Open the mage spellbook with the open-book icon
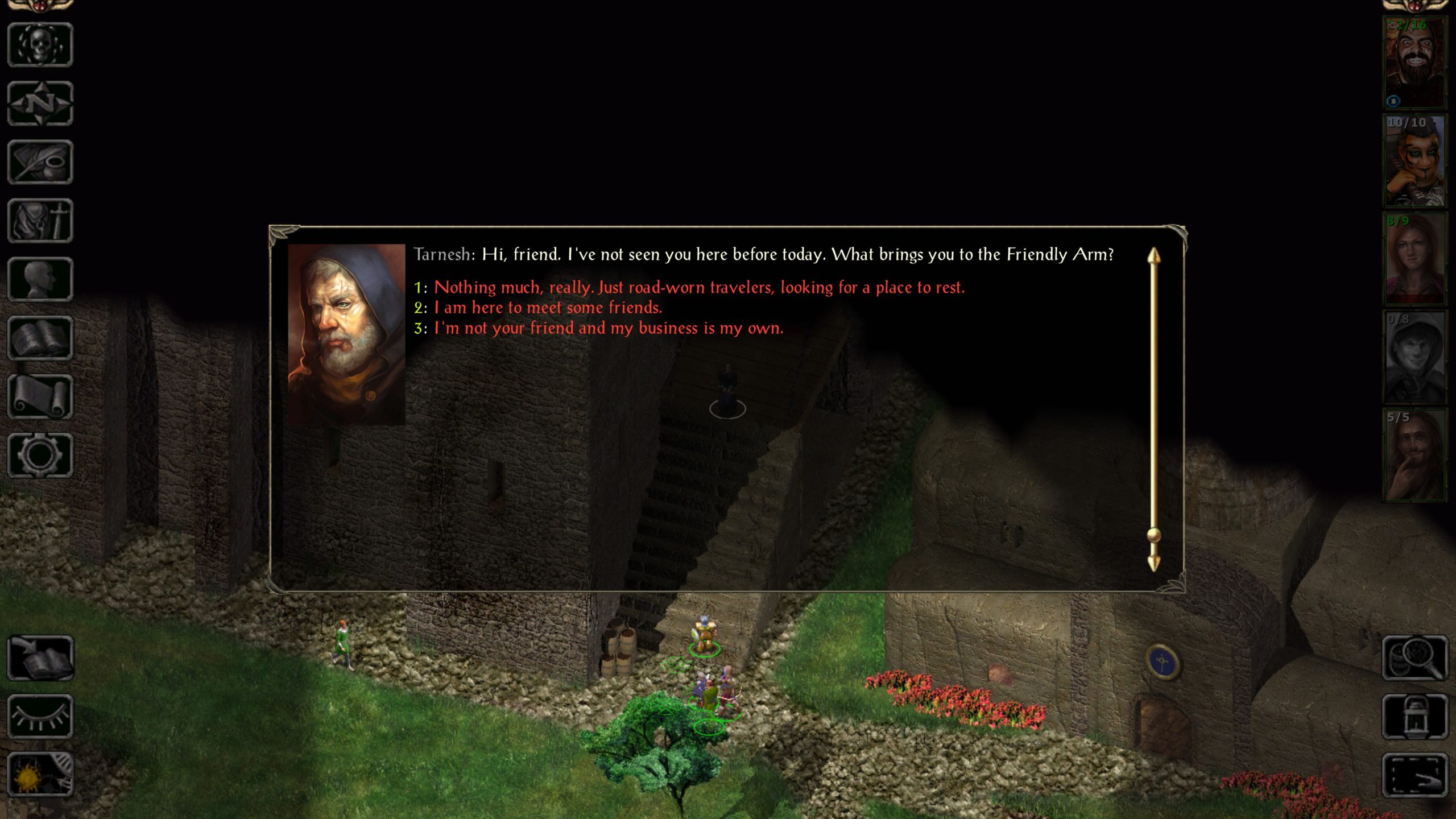Viewport: 1456px width, 819px height. 40,338
